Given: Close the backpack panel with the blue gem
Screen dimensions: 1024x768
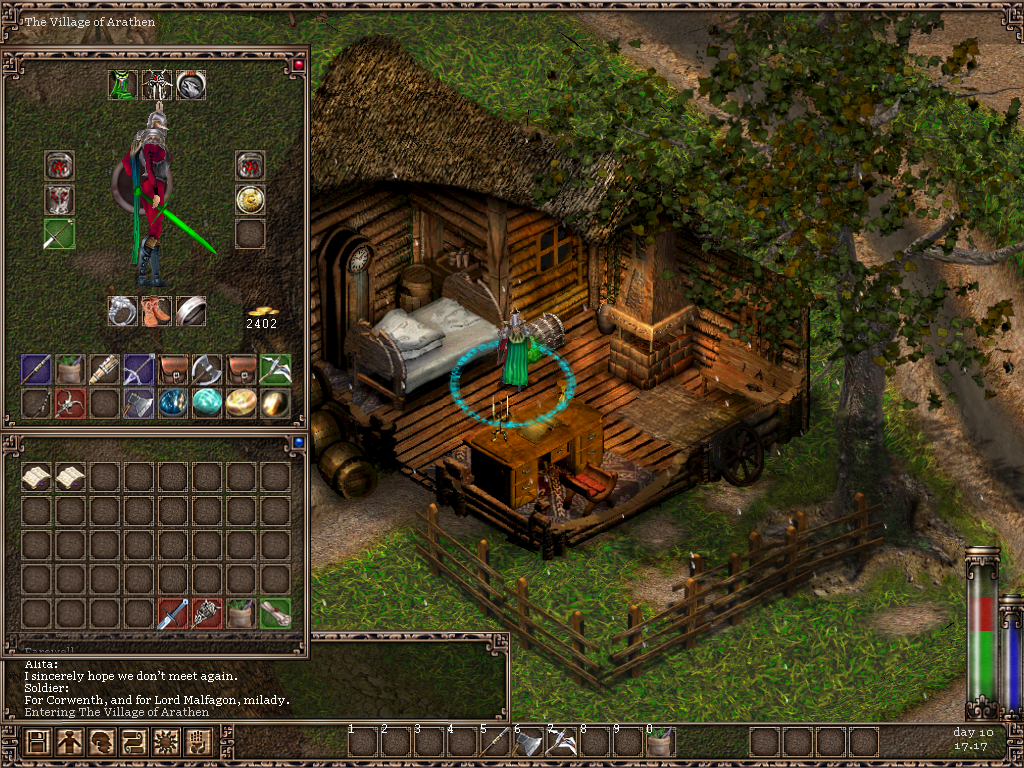Looking at the screenshot, I should (297, 441).
